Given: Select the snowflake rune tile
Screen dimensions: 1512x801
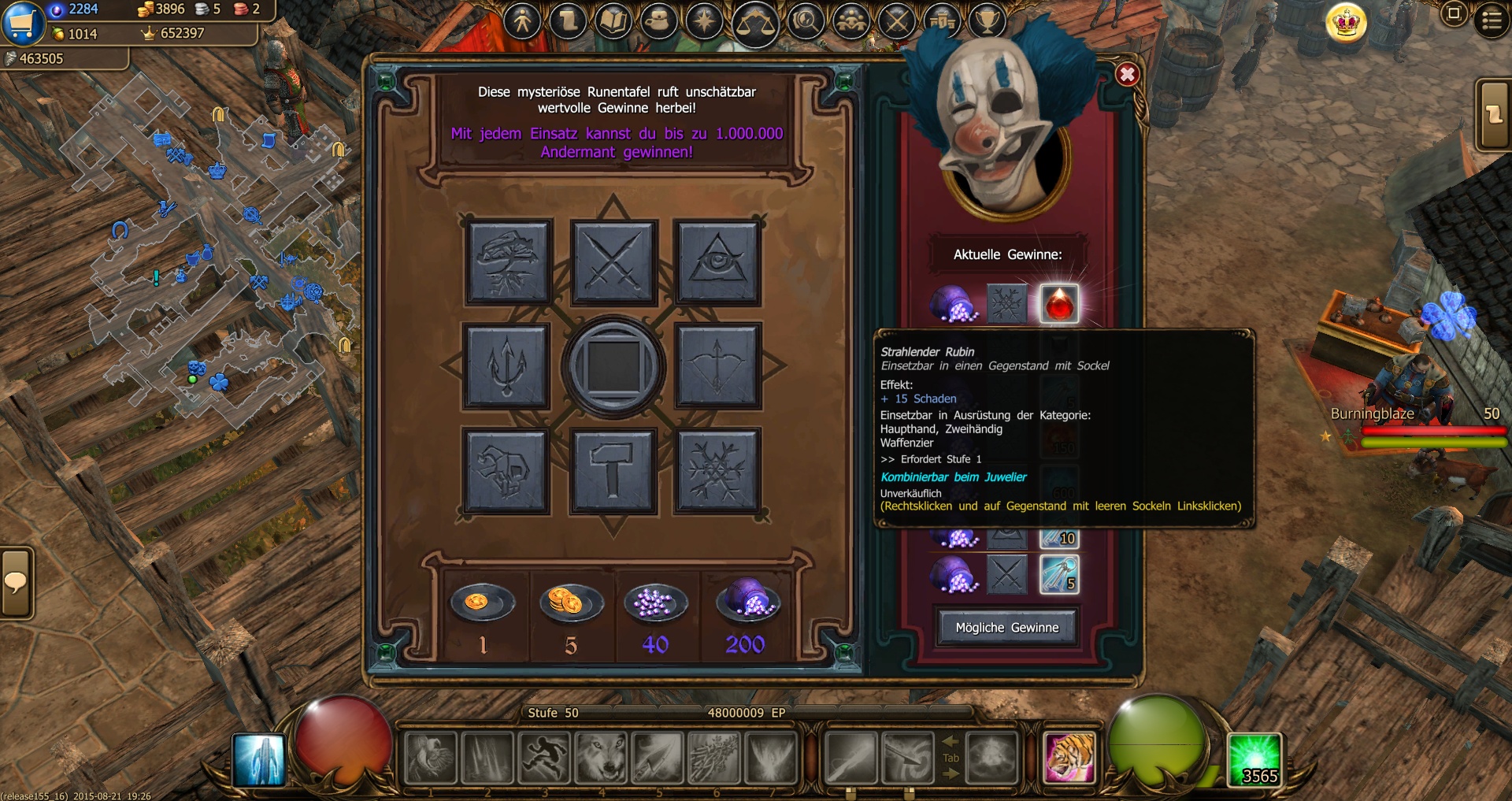Looking at the screenshot, I should pyautogui.click(x=717, y=471).
